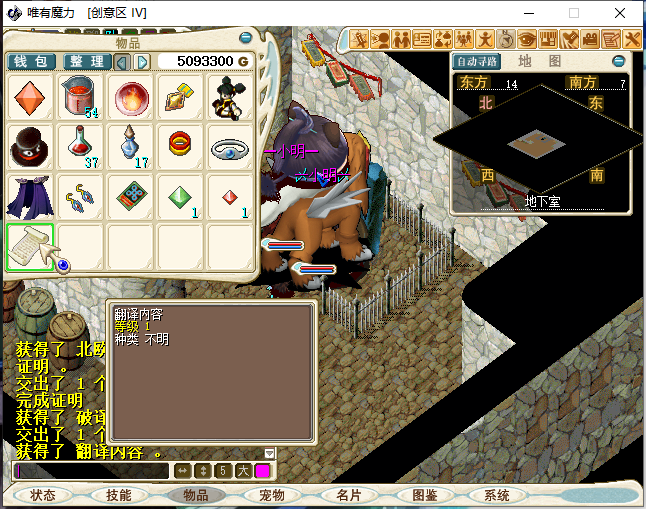Choose the green gem item slot
The height and width of the screenshot is (509, 646).
pos(181,198)
